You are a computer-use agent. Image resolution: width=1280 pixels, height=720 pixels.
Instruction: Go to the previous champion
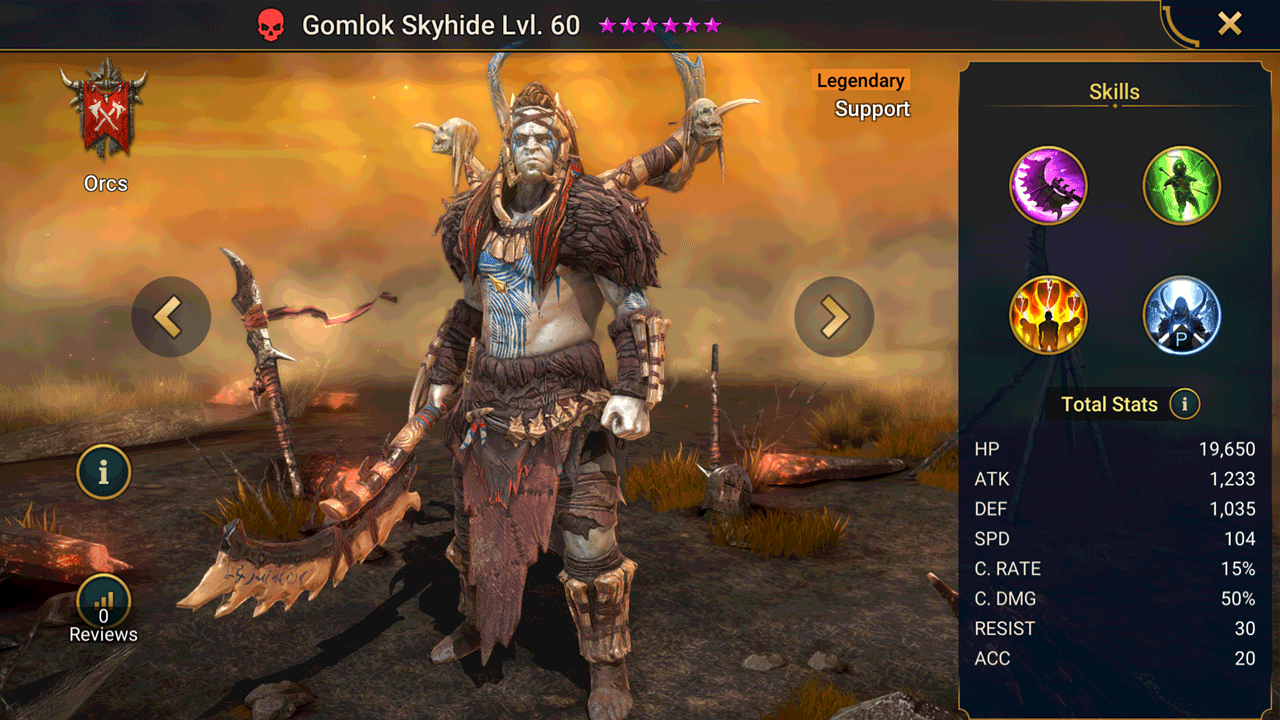coord(171,317)
